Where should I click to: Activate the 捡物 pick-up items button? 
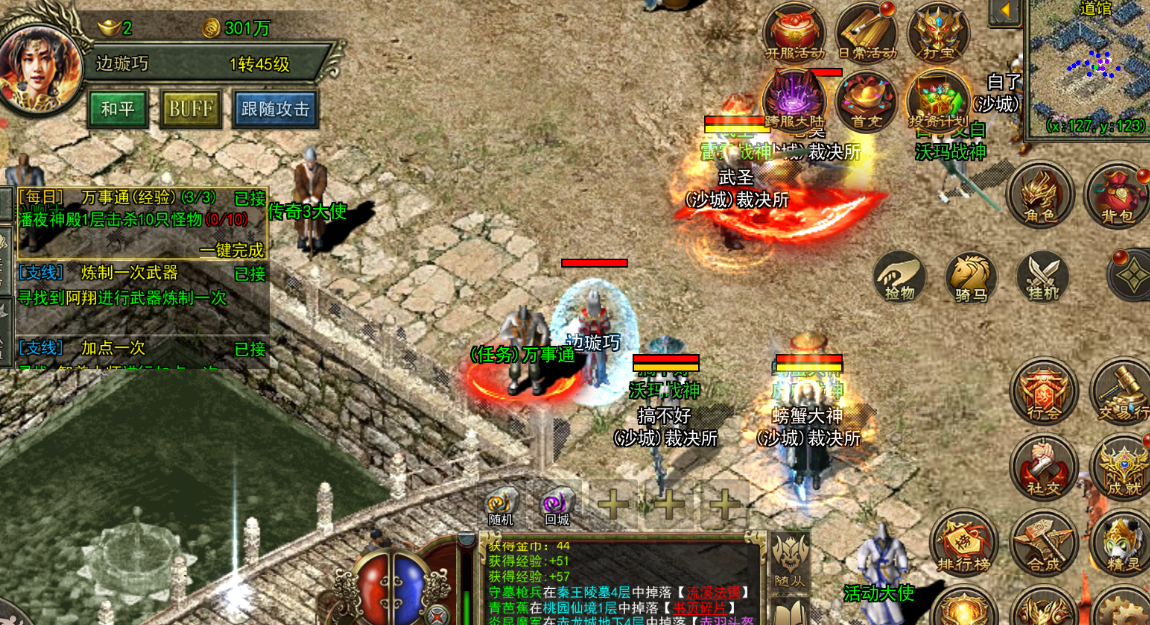point(899,276)
